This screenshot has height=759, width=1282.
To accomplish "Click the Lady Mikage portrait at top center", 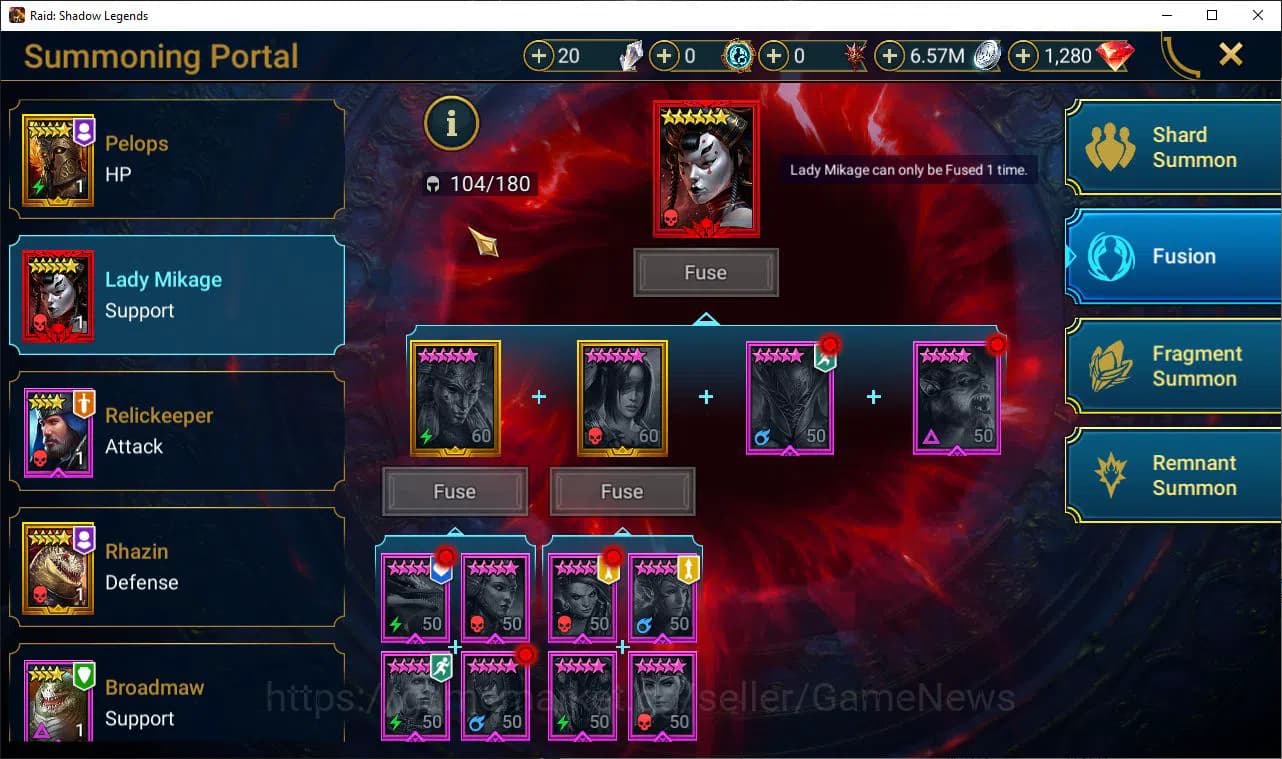I will click(x=706, y=168).
